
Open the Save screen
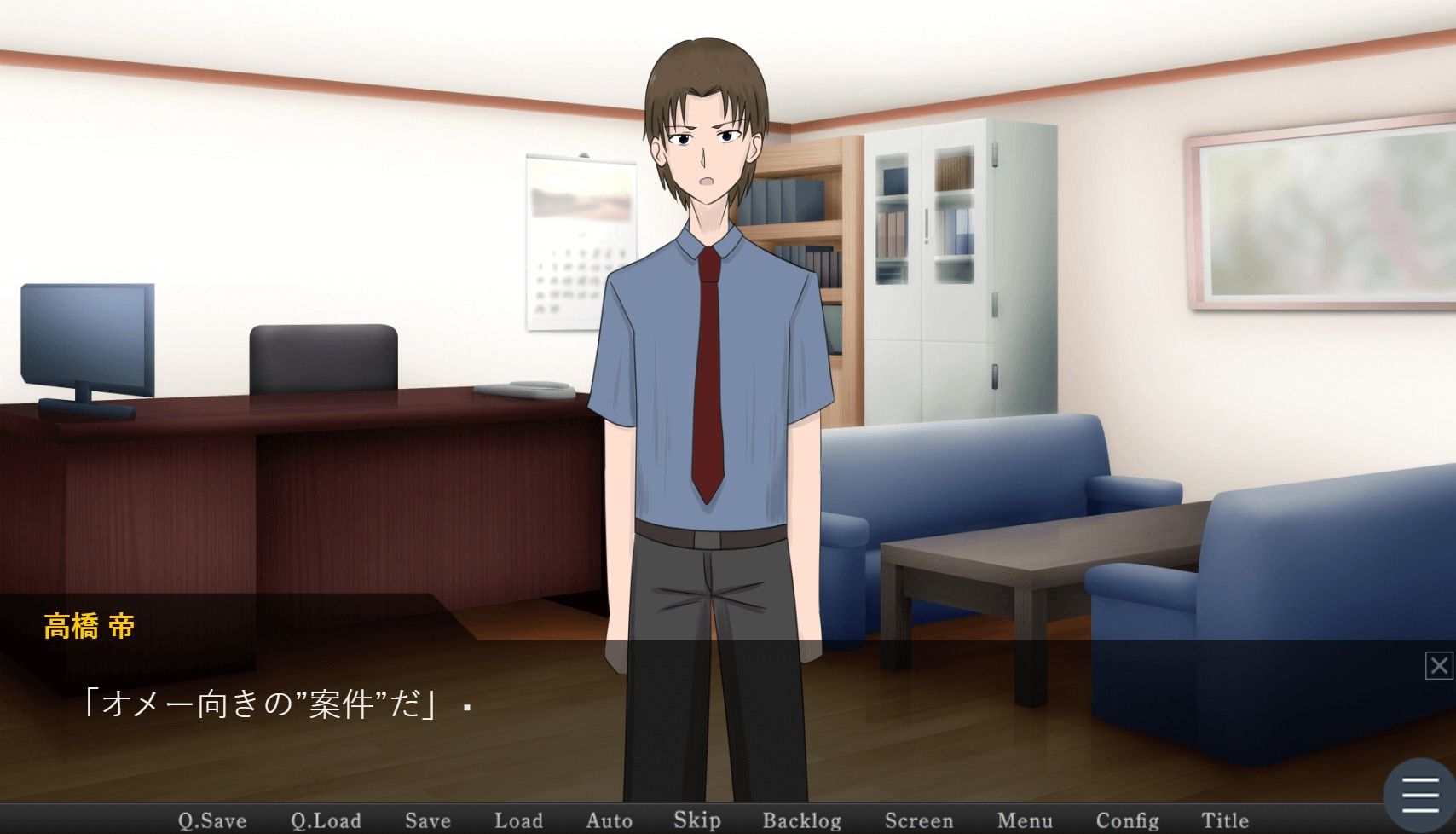428,820
